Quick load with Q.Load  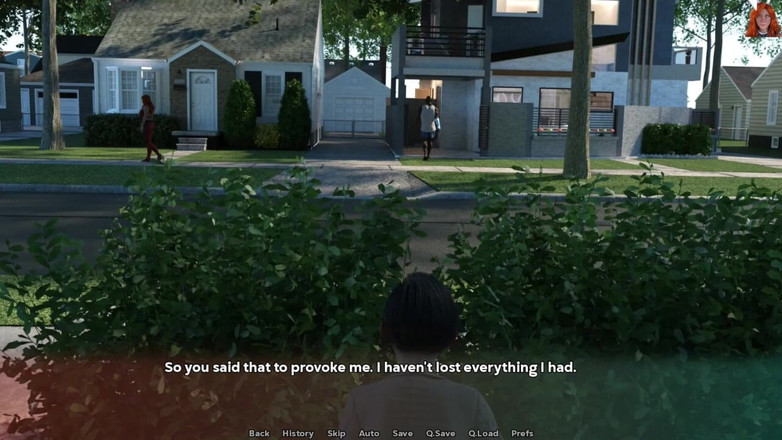point(483,433)
